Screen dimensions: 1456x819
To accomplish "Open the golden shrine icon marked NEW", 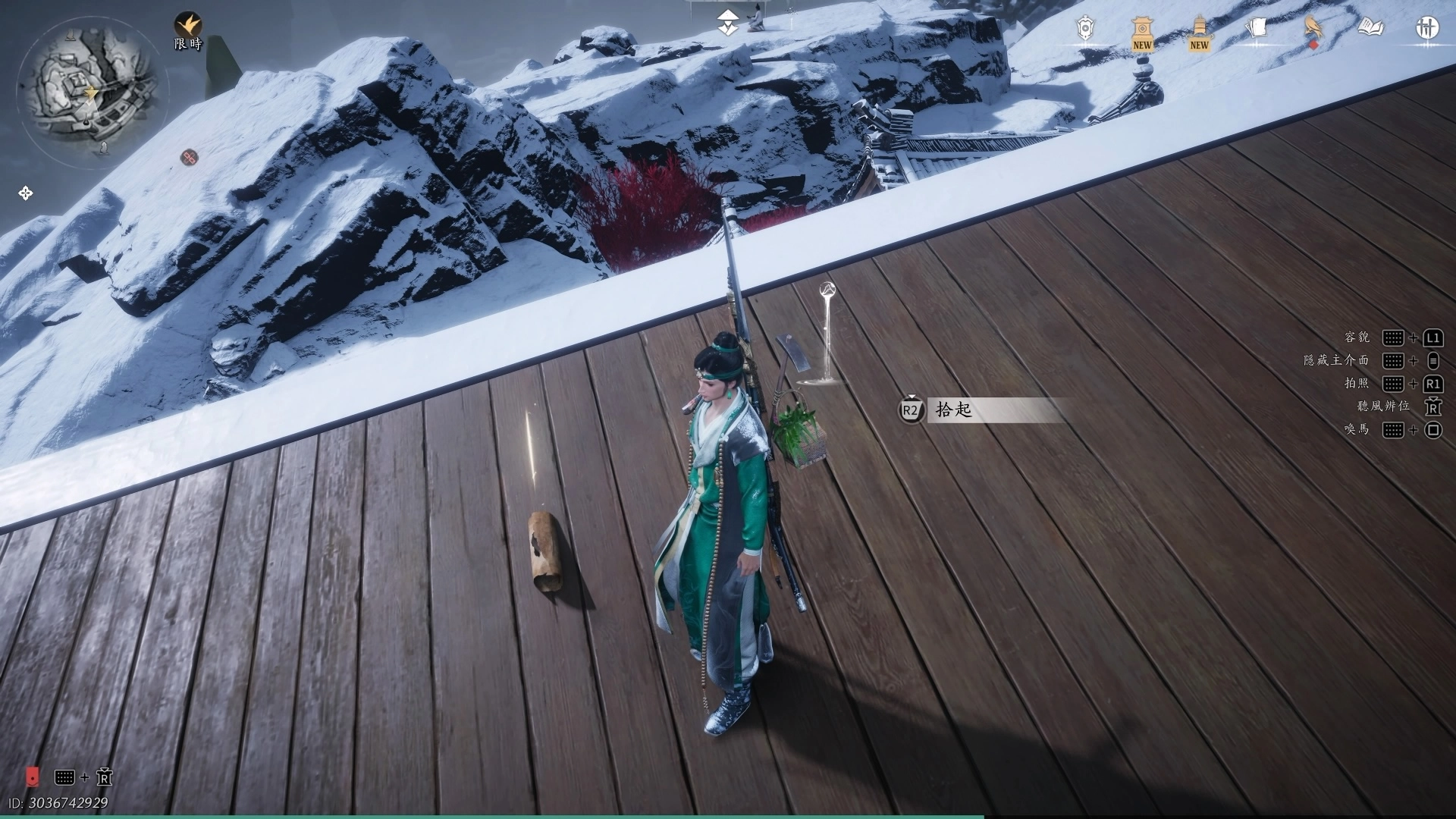I will (x=1142, y=33).
